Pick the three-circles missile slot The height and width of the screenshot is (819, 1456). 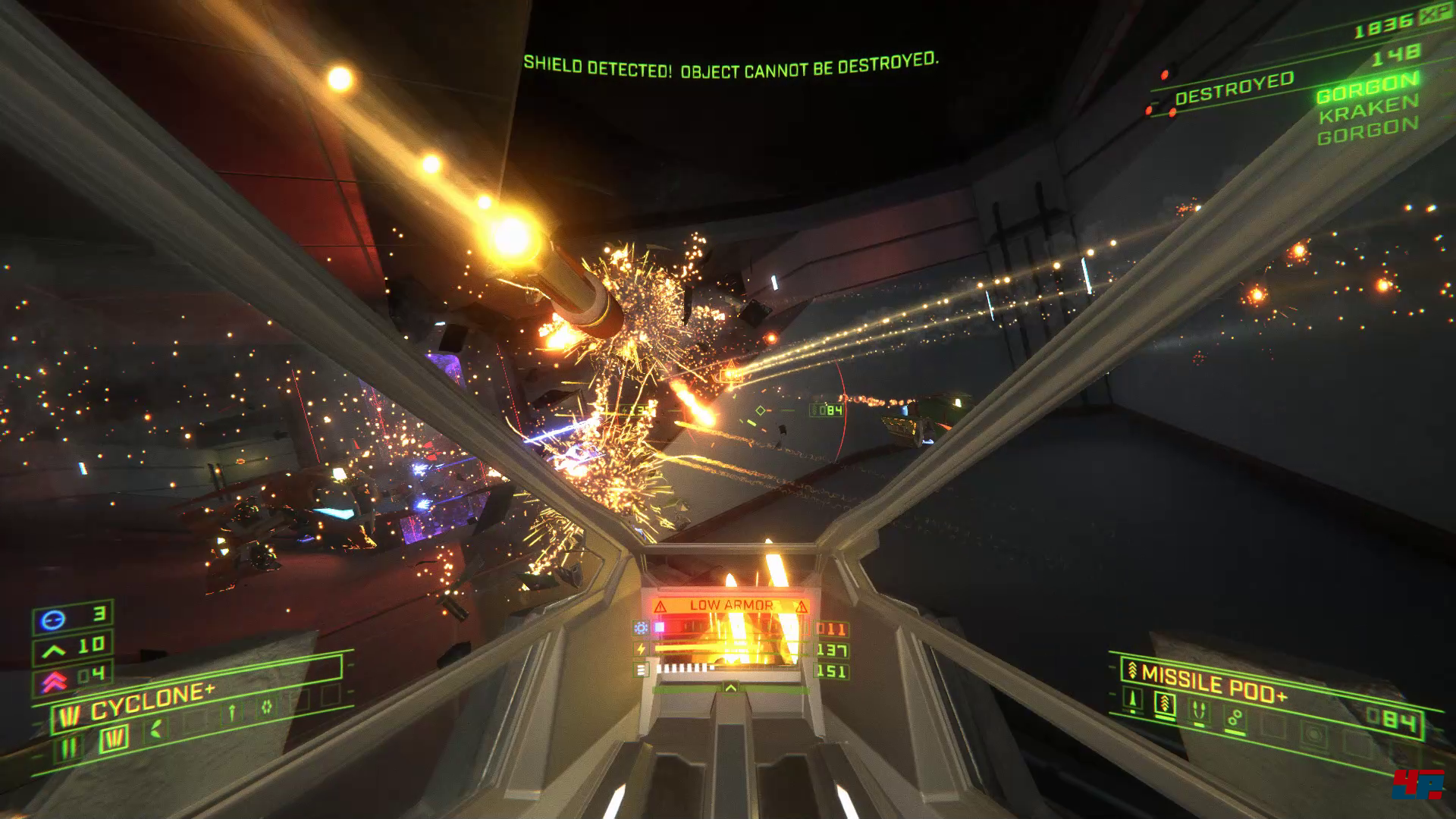click(x=1235, y=718)
